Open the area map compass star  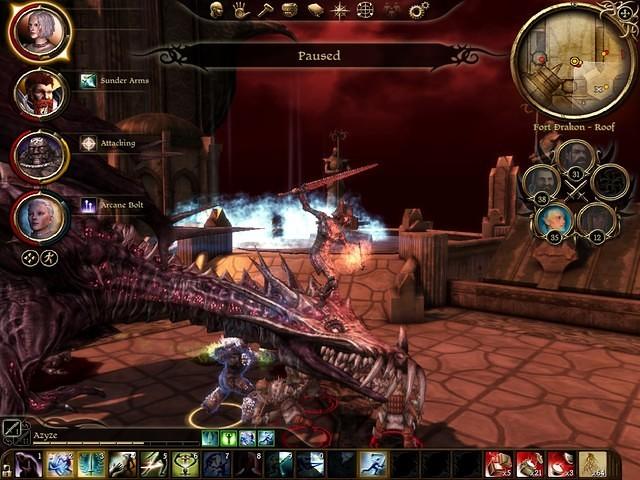[340, 10]
